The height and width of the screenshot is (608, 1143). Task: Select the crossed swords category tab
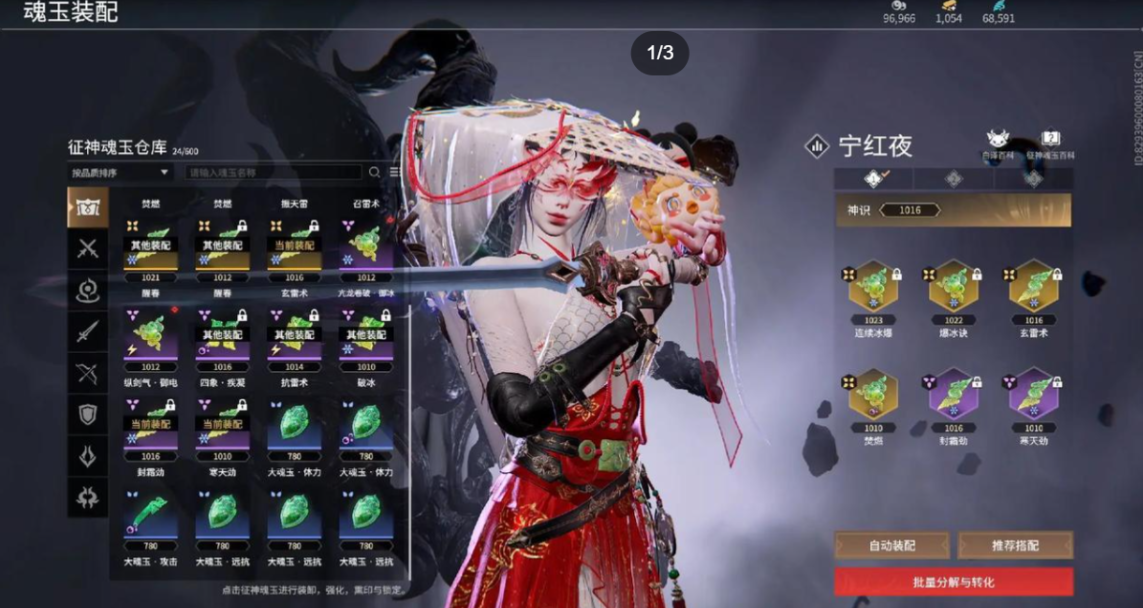[88, 249]
